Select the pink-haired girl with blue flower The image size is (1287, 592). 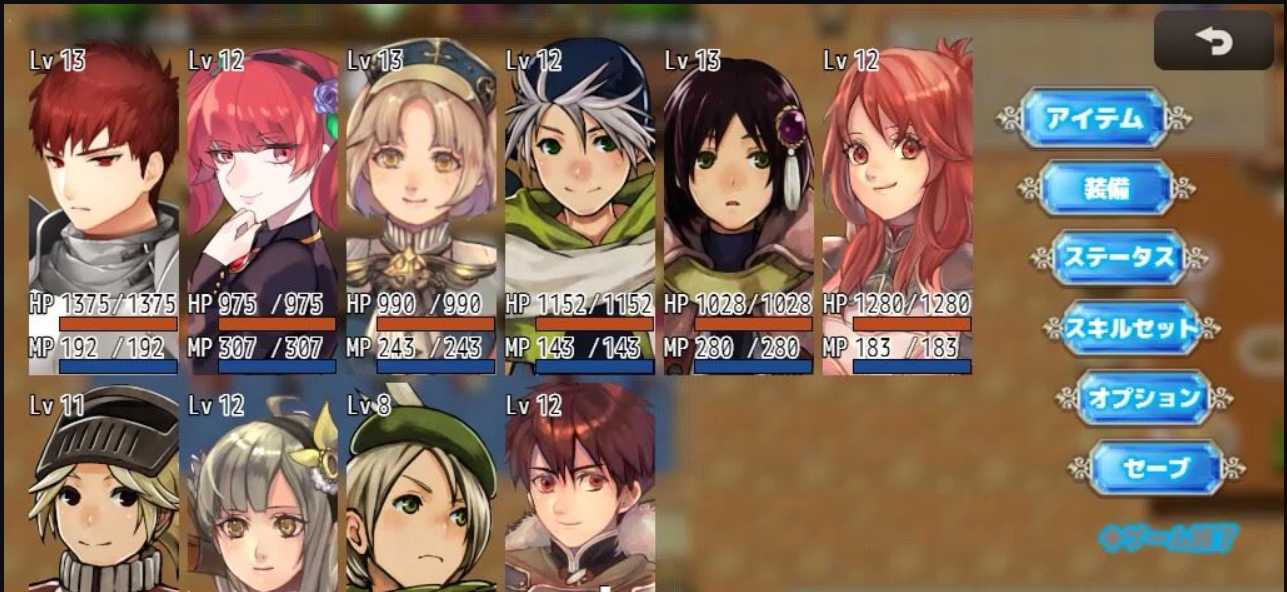(262, 180)
